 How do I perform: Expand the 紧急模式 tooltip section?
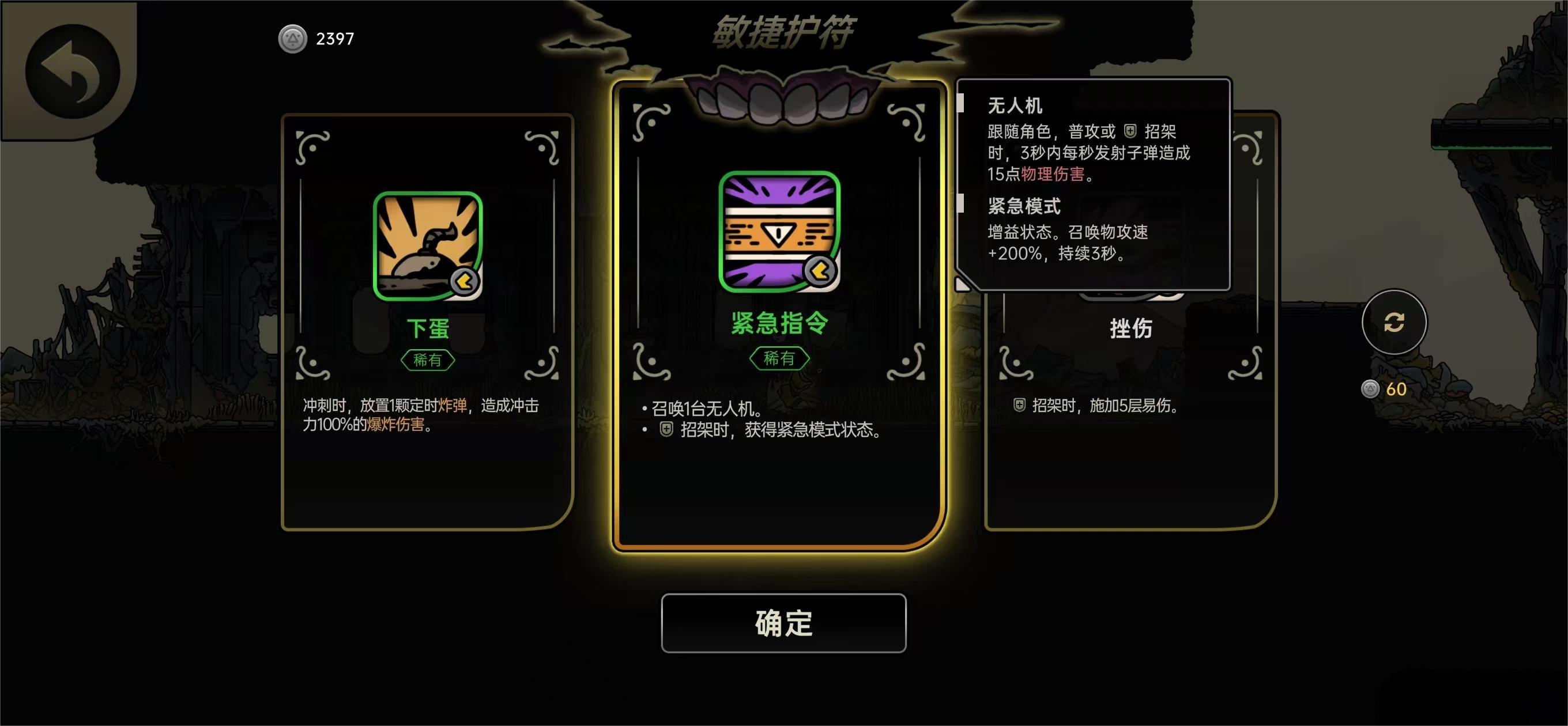coord(1024,207)
